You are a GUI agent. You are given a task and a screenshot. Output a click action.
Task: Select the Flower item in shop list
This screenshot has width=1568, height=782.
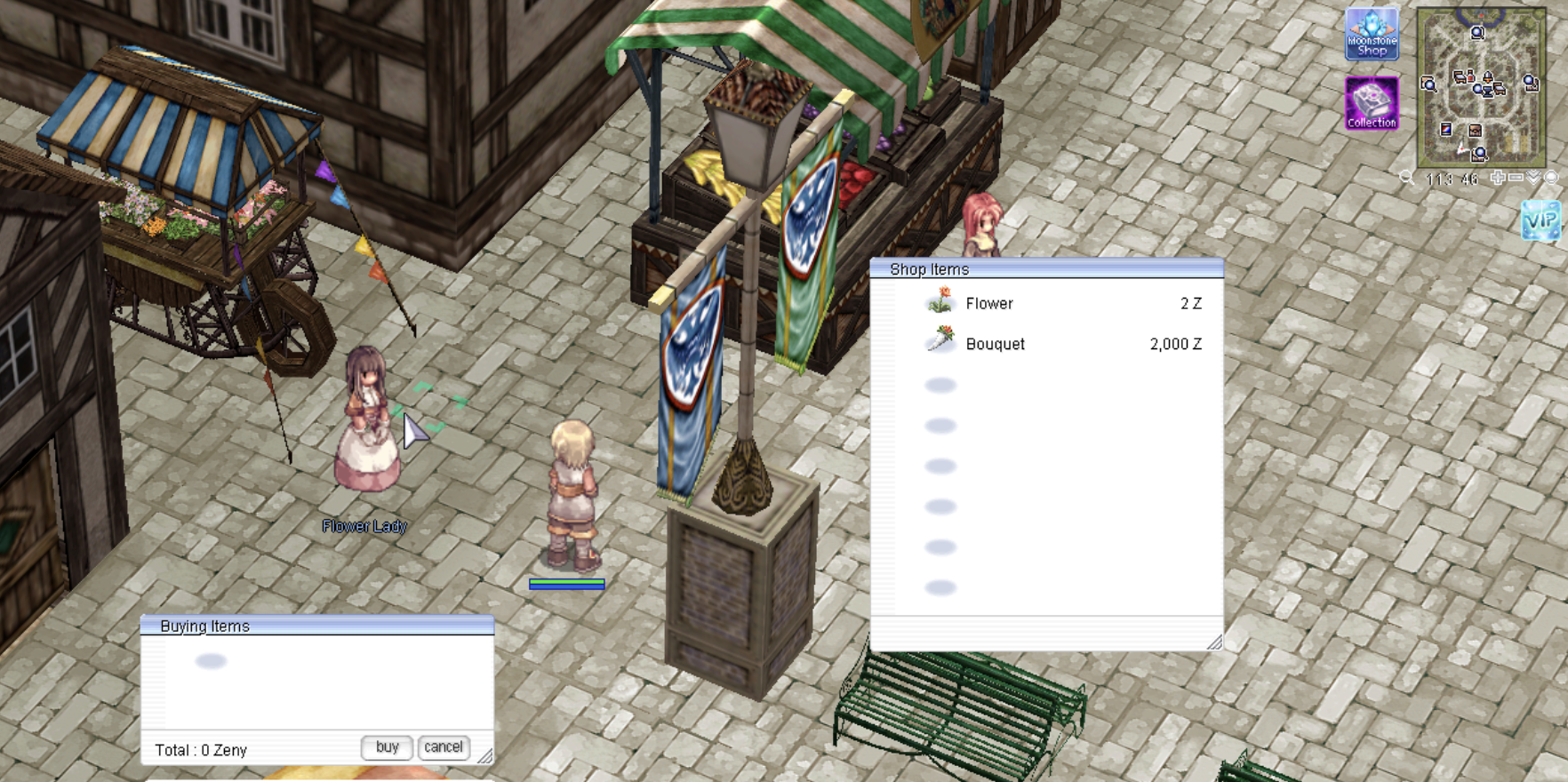[988, 304]
